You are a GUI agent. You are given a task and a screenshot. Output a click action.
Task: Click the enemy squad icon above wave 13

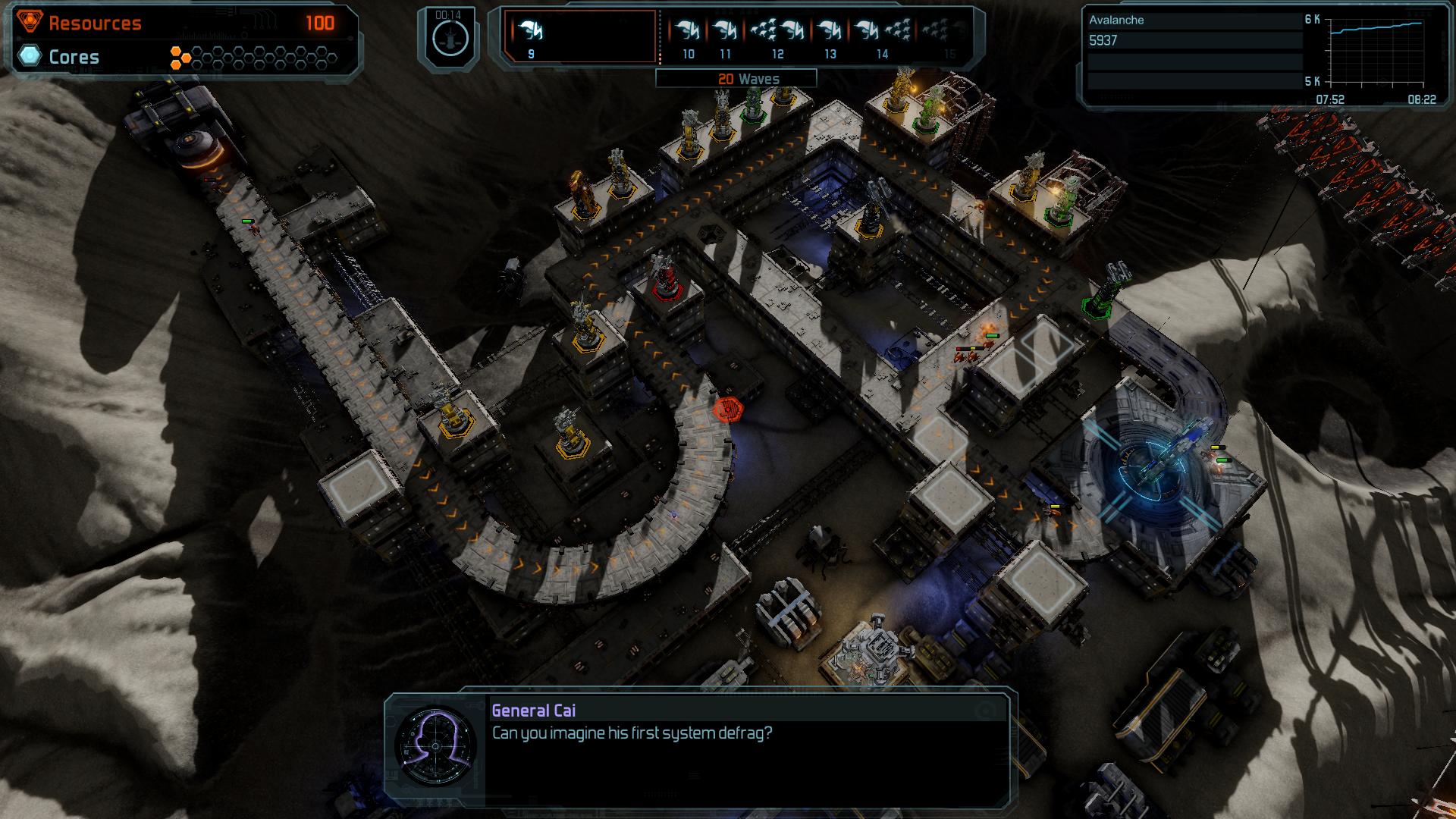[x=828, y=30]
